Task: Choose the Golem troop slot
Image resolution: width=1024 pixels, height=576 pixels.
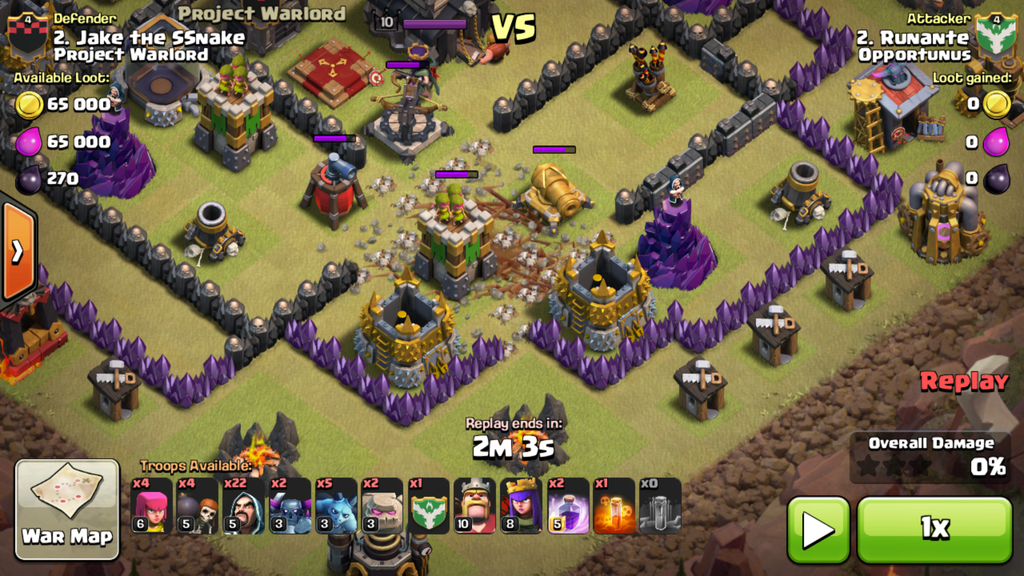Action: click(381, 506)
